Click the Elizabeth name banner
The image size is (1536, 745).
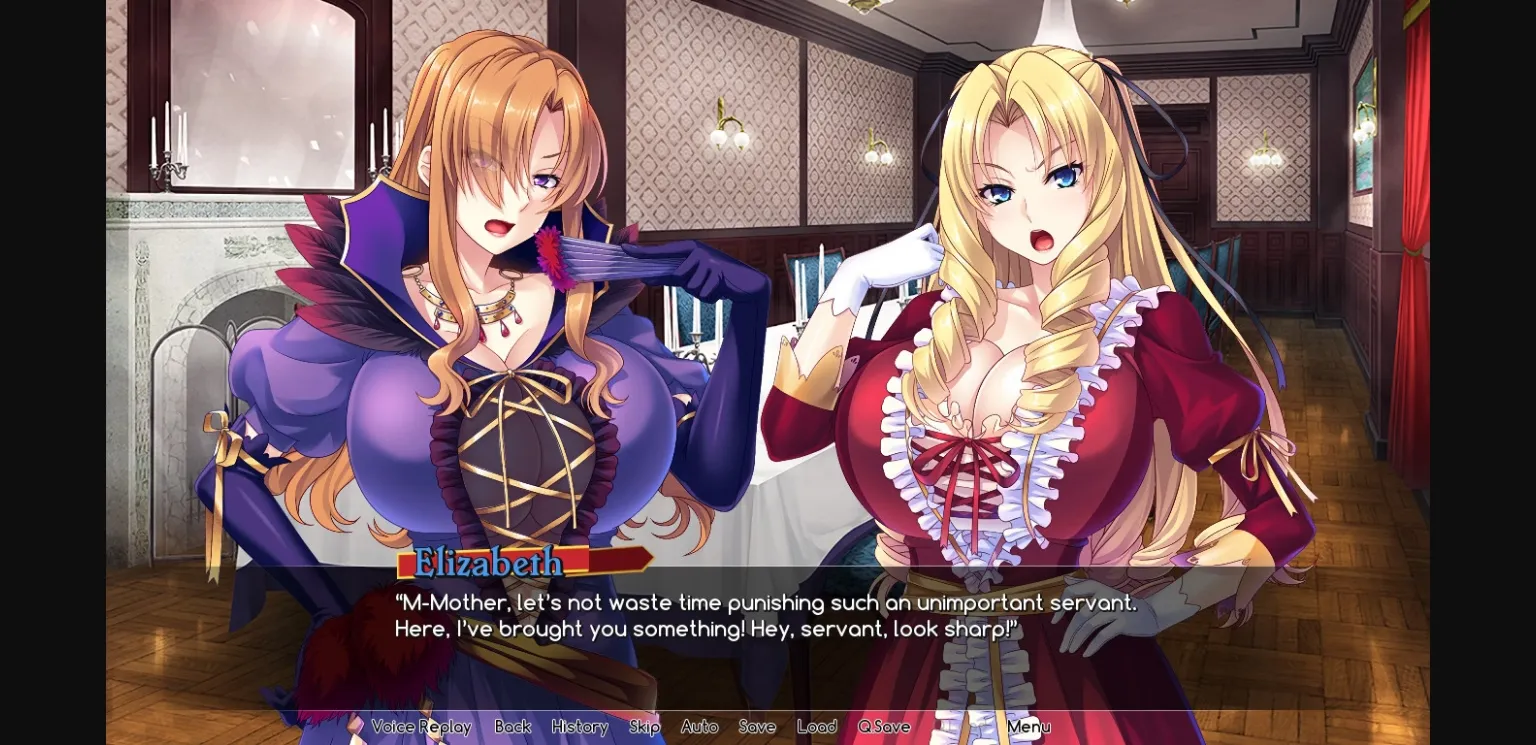pos(487,562)
